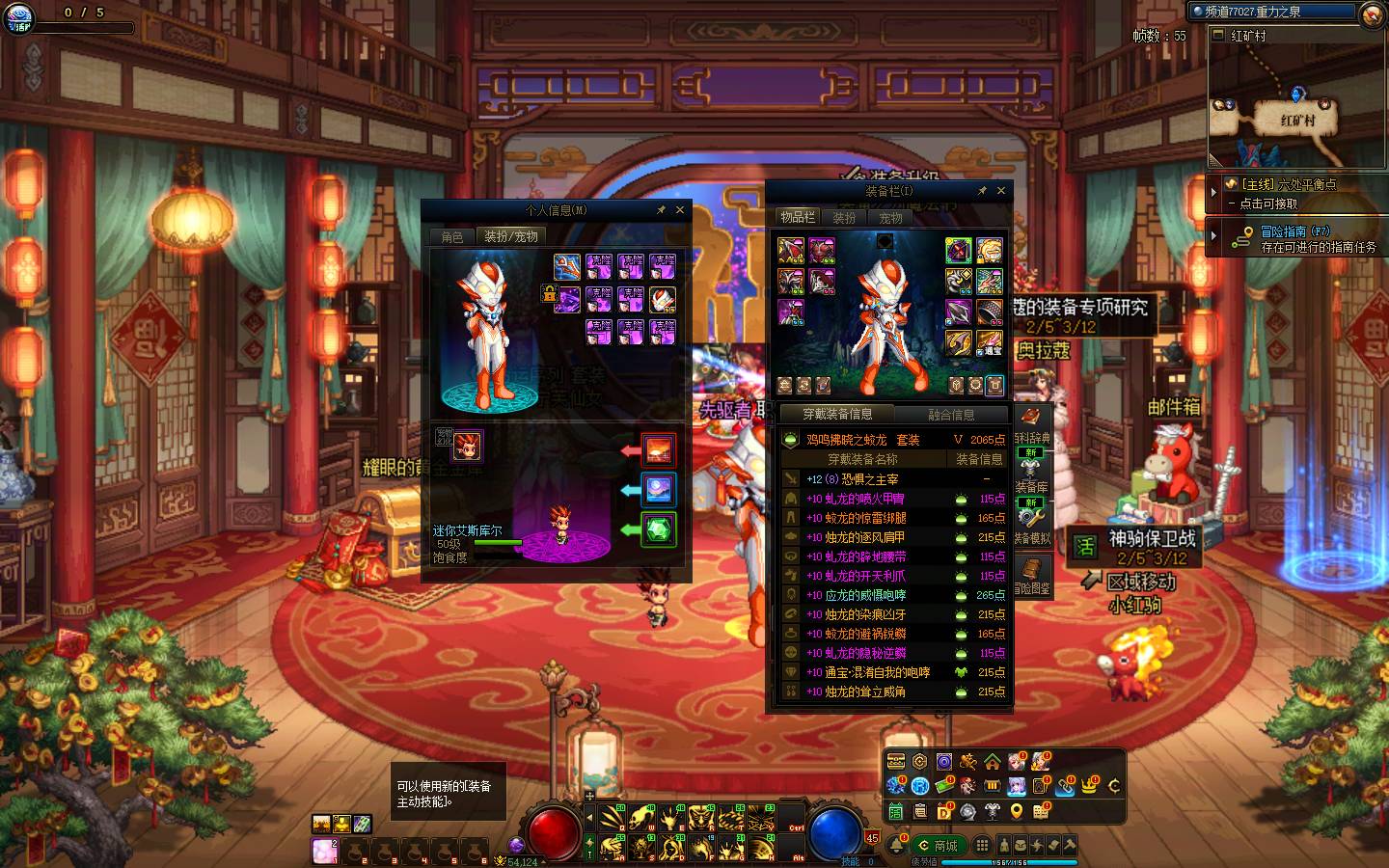Image resolution: width=1389 pixels, height=868 pixels.
Task: Open the 冒险图鉴 adventure codex side button
Action: pos(1031,576)
